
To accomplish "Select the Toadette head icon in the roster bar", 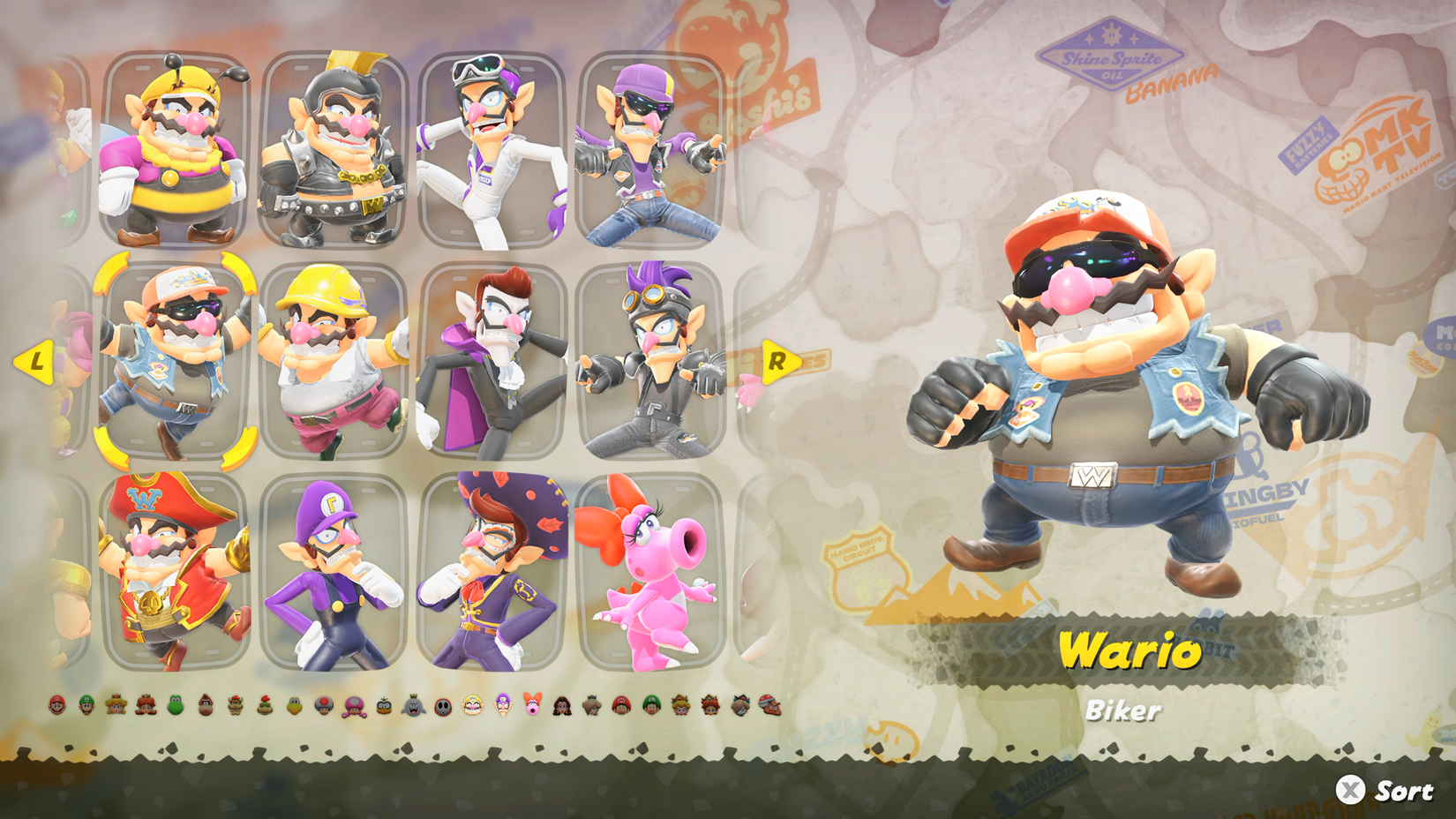I will point(355,704).
